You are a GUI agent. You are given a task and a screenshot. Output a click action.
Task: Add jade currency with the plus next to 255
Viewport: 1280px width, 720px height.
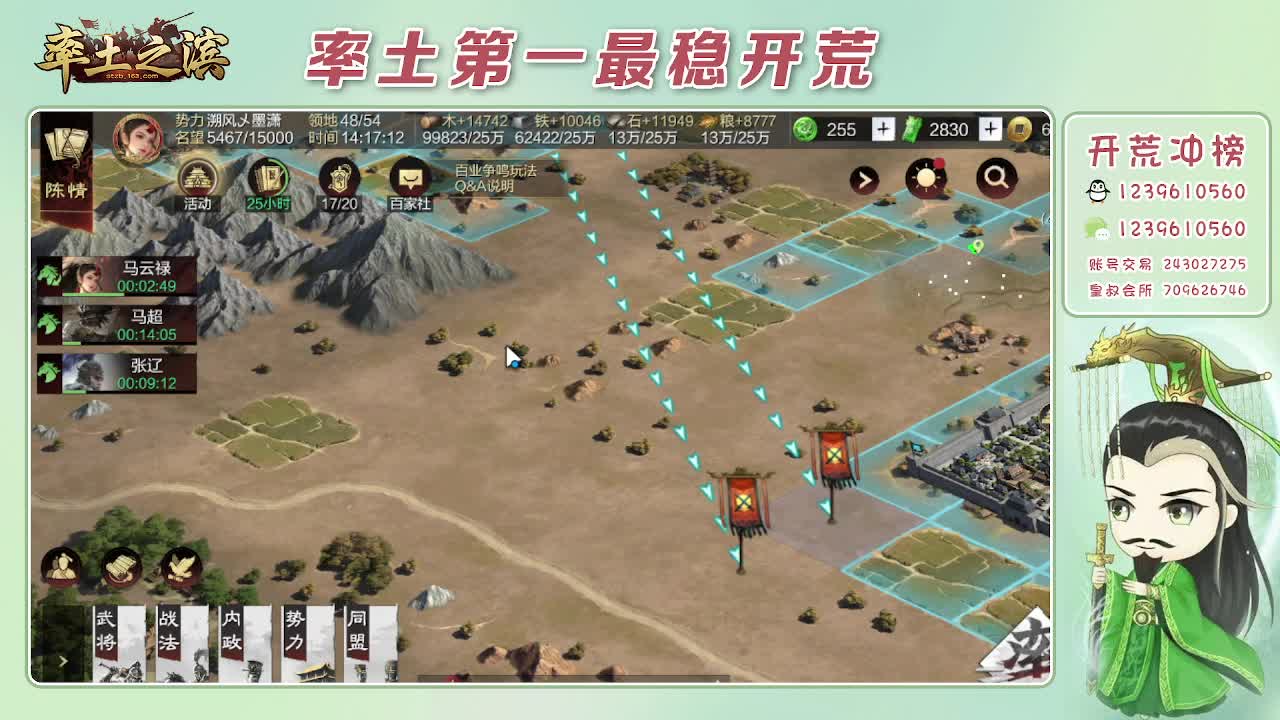coord(881,130)
